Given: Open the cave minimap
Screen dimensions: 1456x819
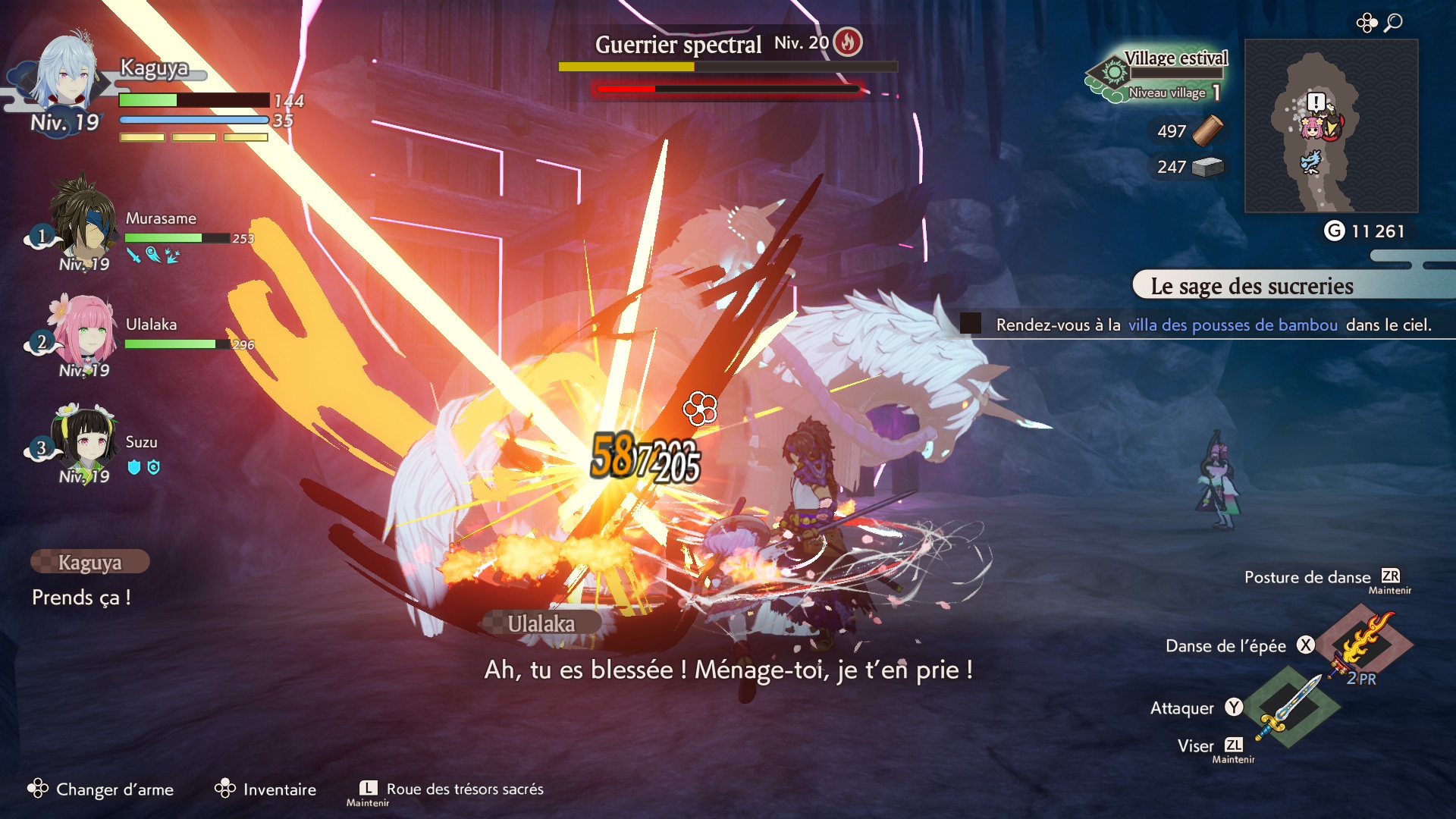Looking at the screenshot, I should pyautogui.click(x=1331, y=126).
